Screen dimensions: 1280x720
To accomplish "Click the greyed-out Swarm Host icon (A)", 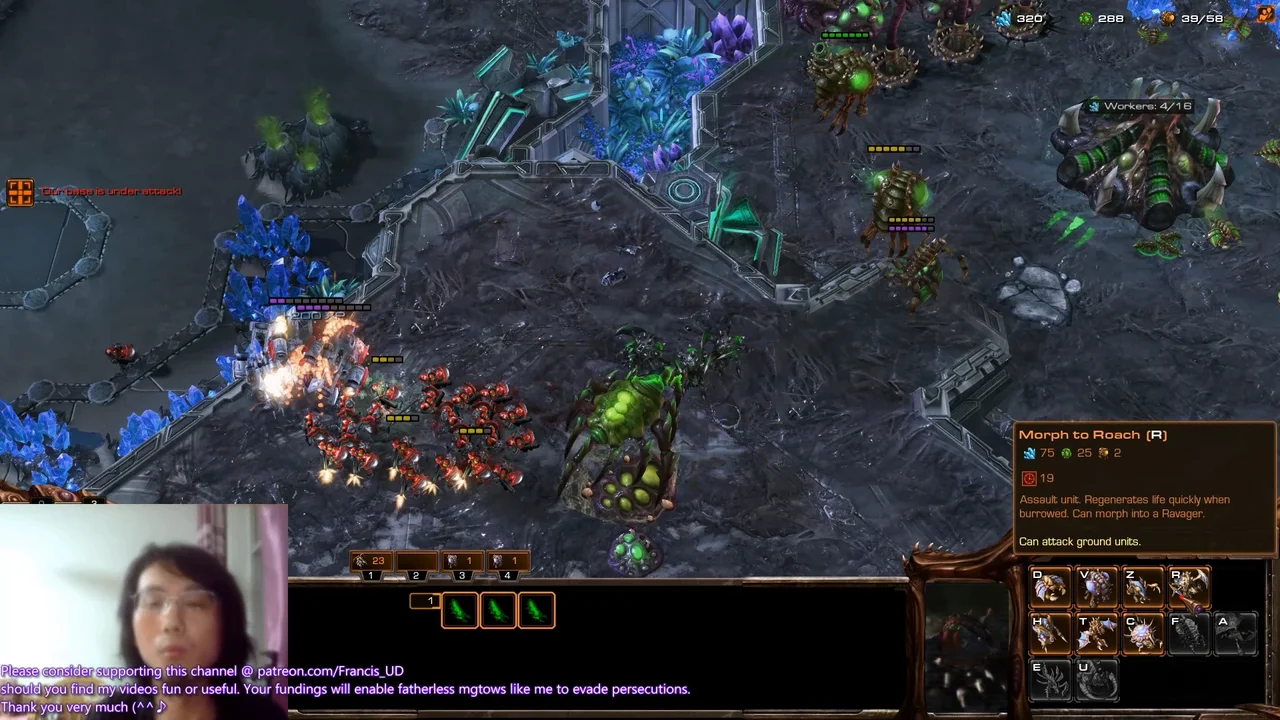I will pos(1234,634).
